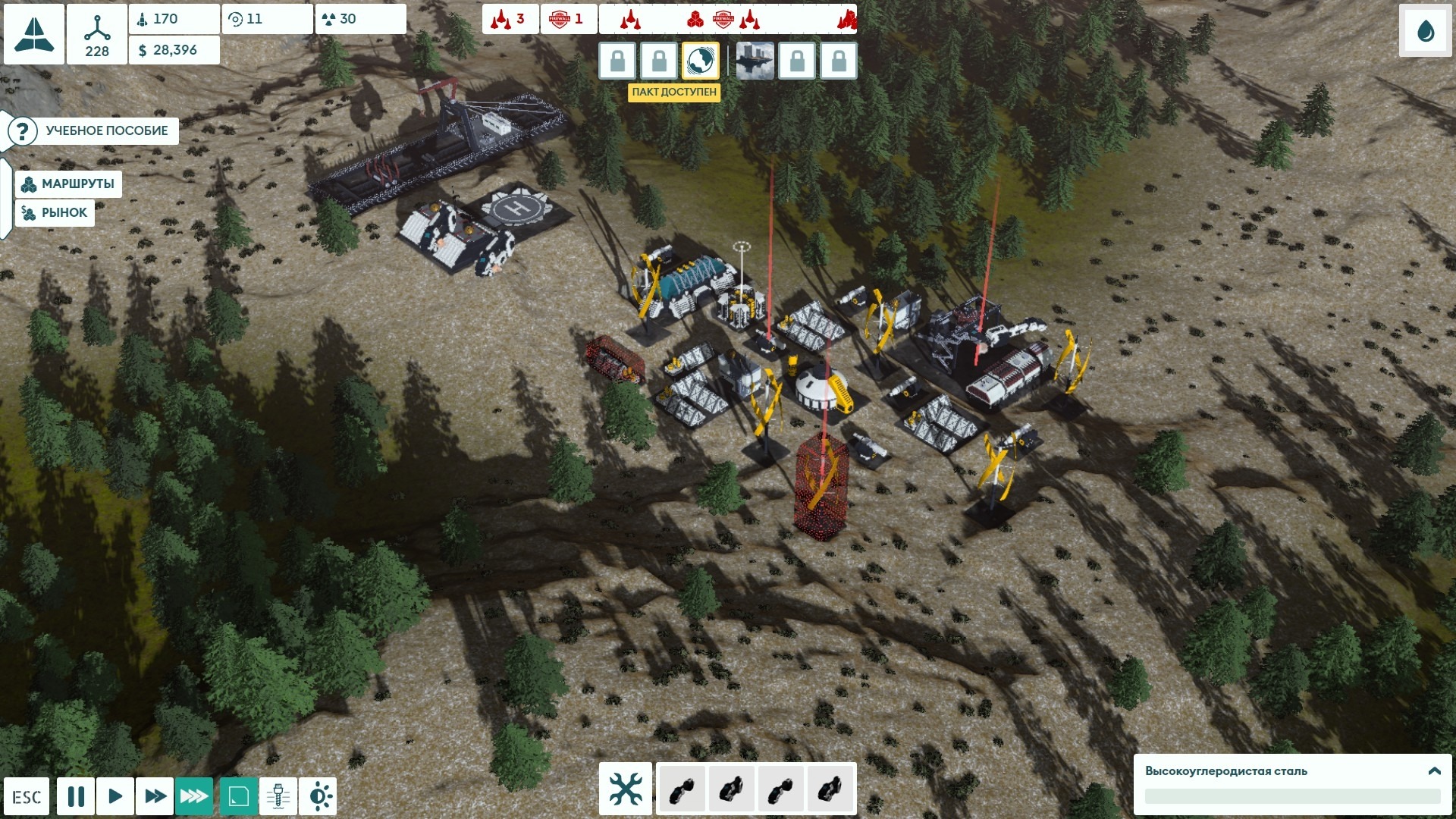Set game speed to normal play
Screen dimensions: 1456x819
click(x=115, y=797)
